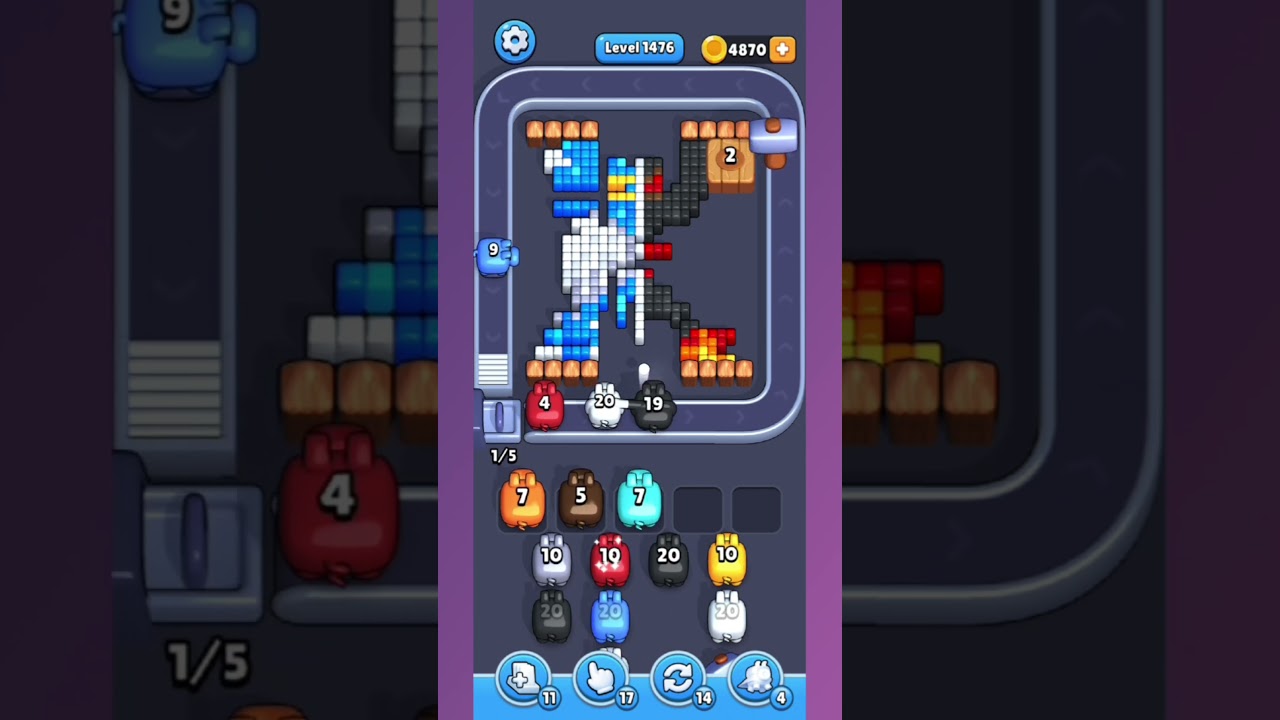Tap the blue bottle labeled 9 on left rail

pyautogui.click(x=493, y=253)
